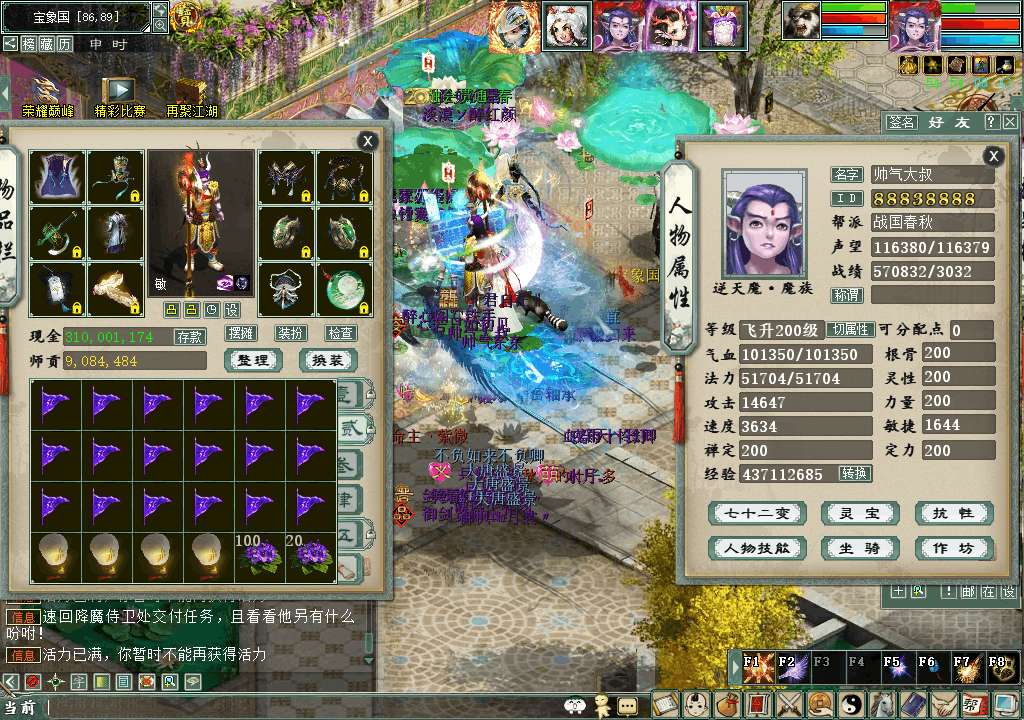The image size is (1024, 720).
Task: Open the 摆摊 stall button
Action: 241,333
